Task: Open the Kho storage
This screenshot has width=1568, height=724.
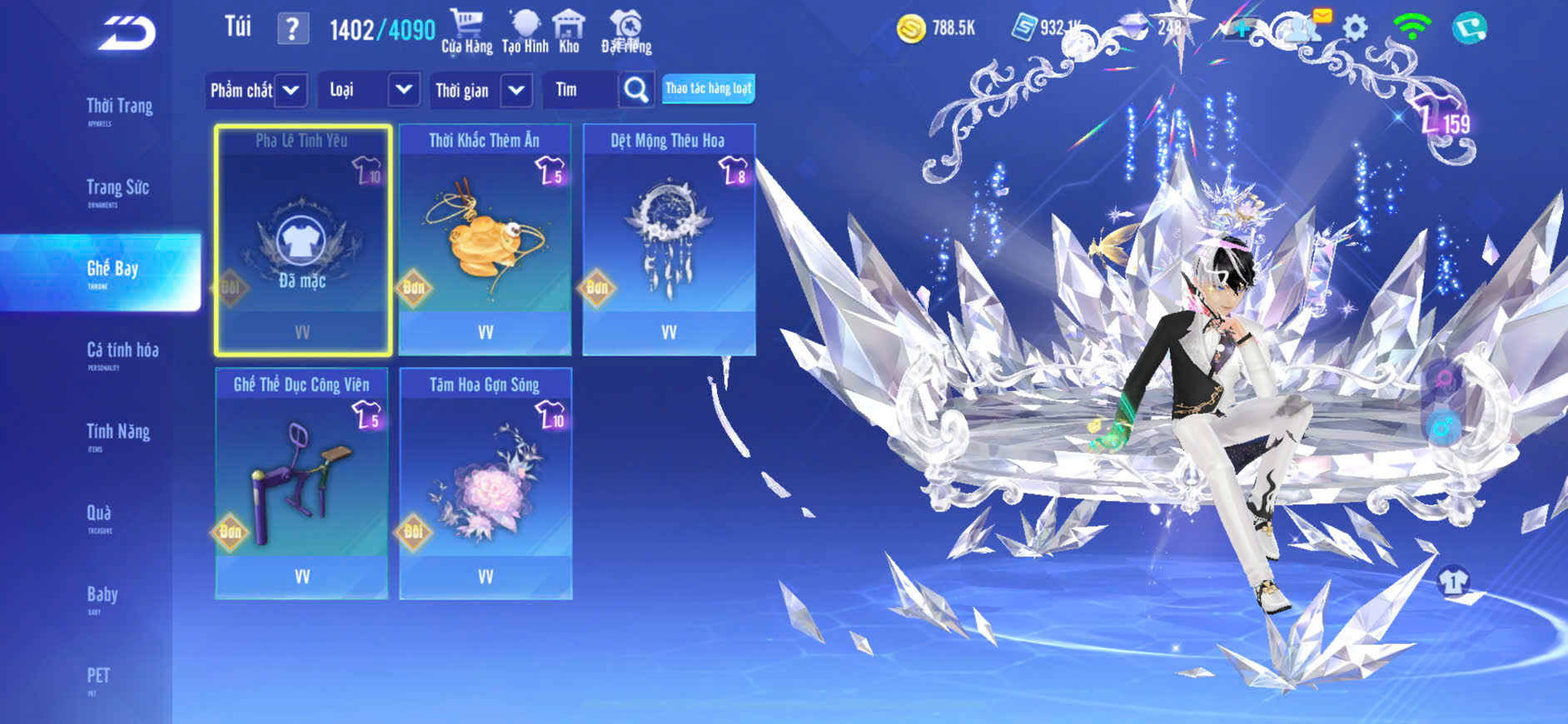Action: click(x=569, y=32)
